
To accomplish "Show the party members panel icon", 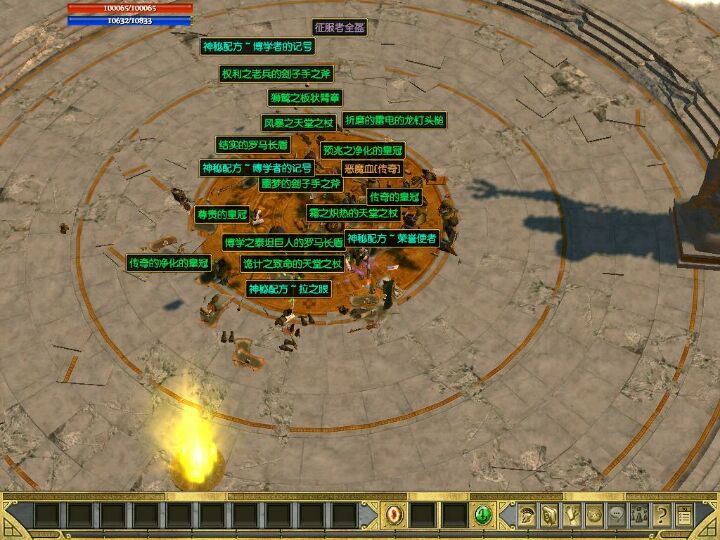I will [x=639, y=516].
